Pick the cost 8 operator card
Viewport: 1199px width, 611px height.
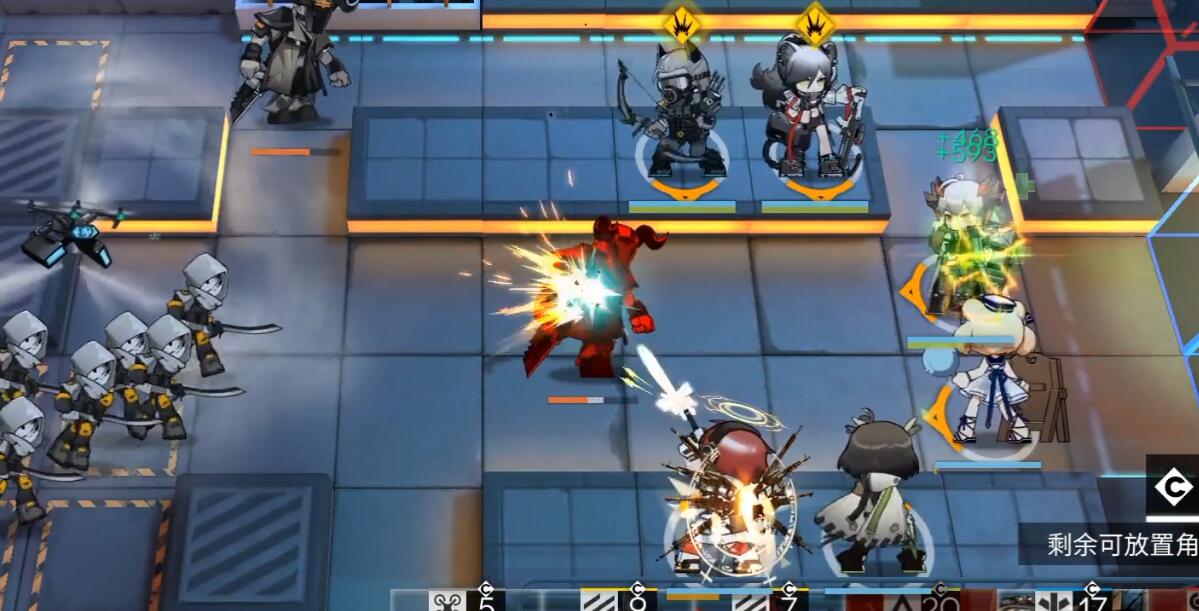click(x=615, y=600)
